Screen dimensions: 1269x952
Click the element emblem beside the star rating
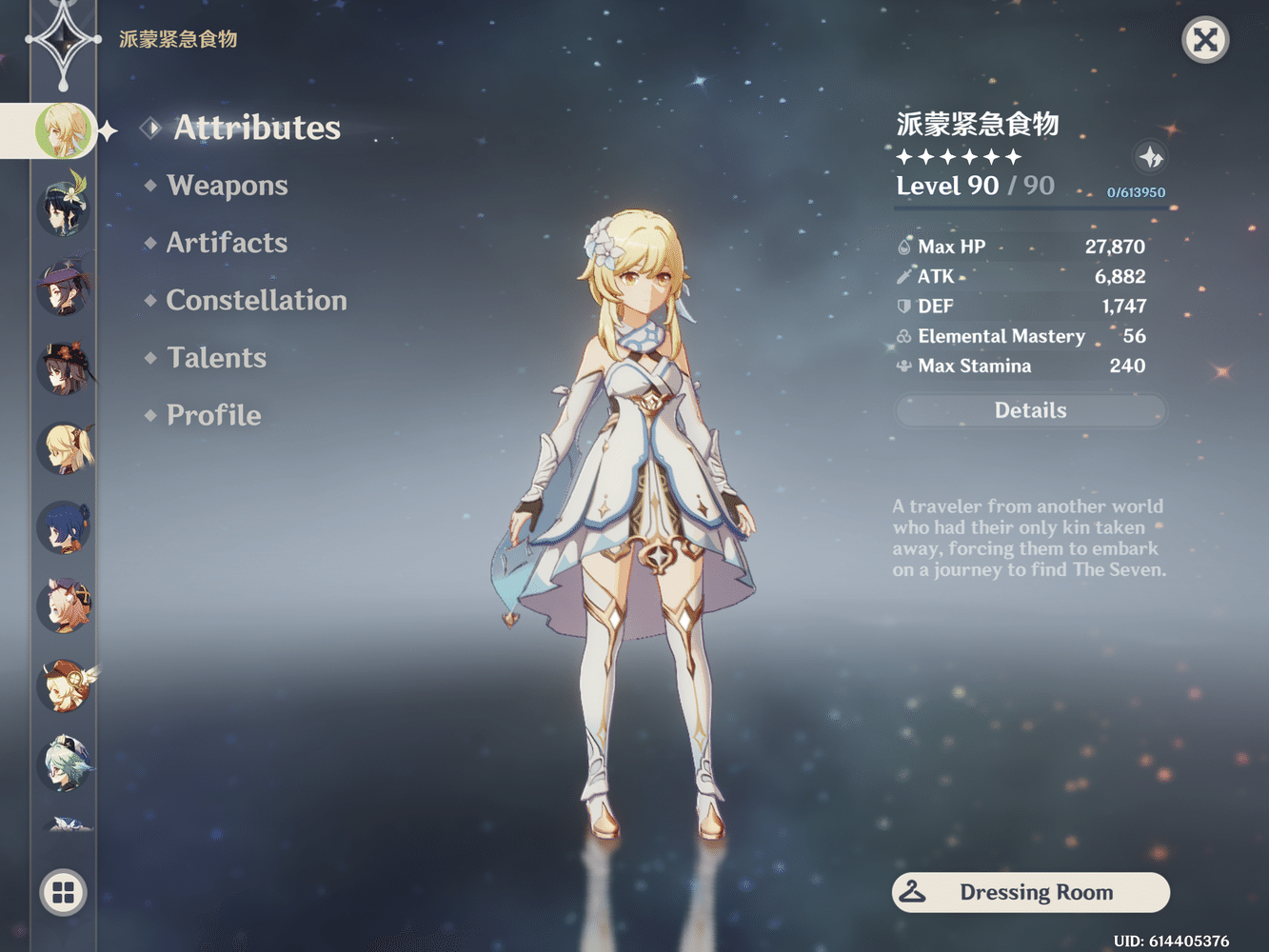point(1151,158)
